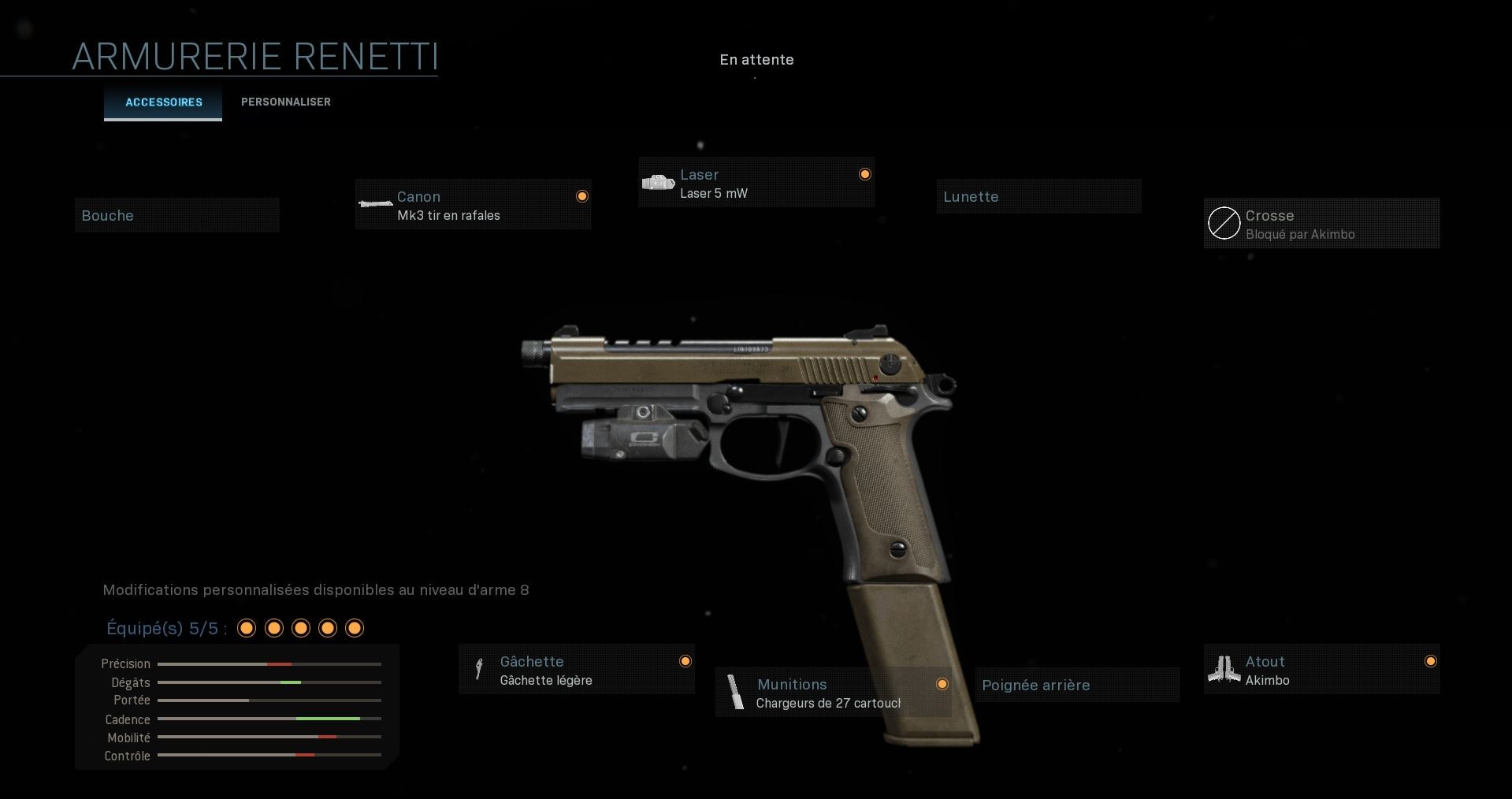Open the Lunette attachment slot
Screen dimensions: 1512x799
[x=1038, y=196]
